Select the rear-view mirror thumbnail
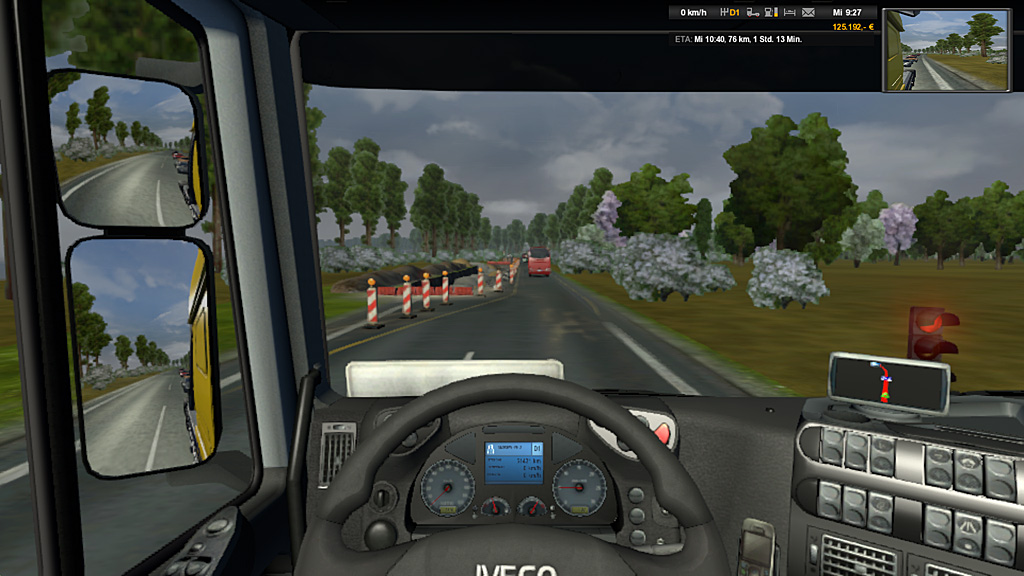The width and height of the screenshot is (1024, 576). tap(946, 50)
